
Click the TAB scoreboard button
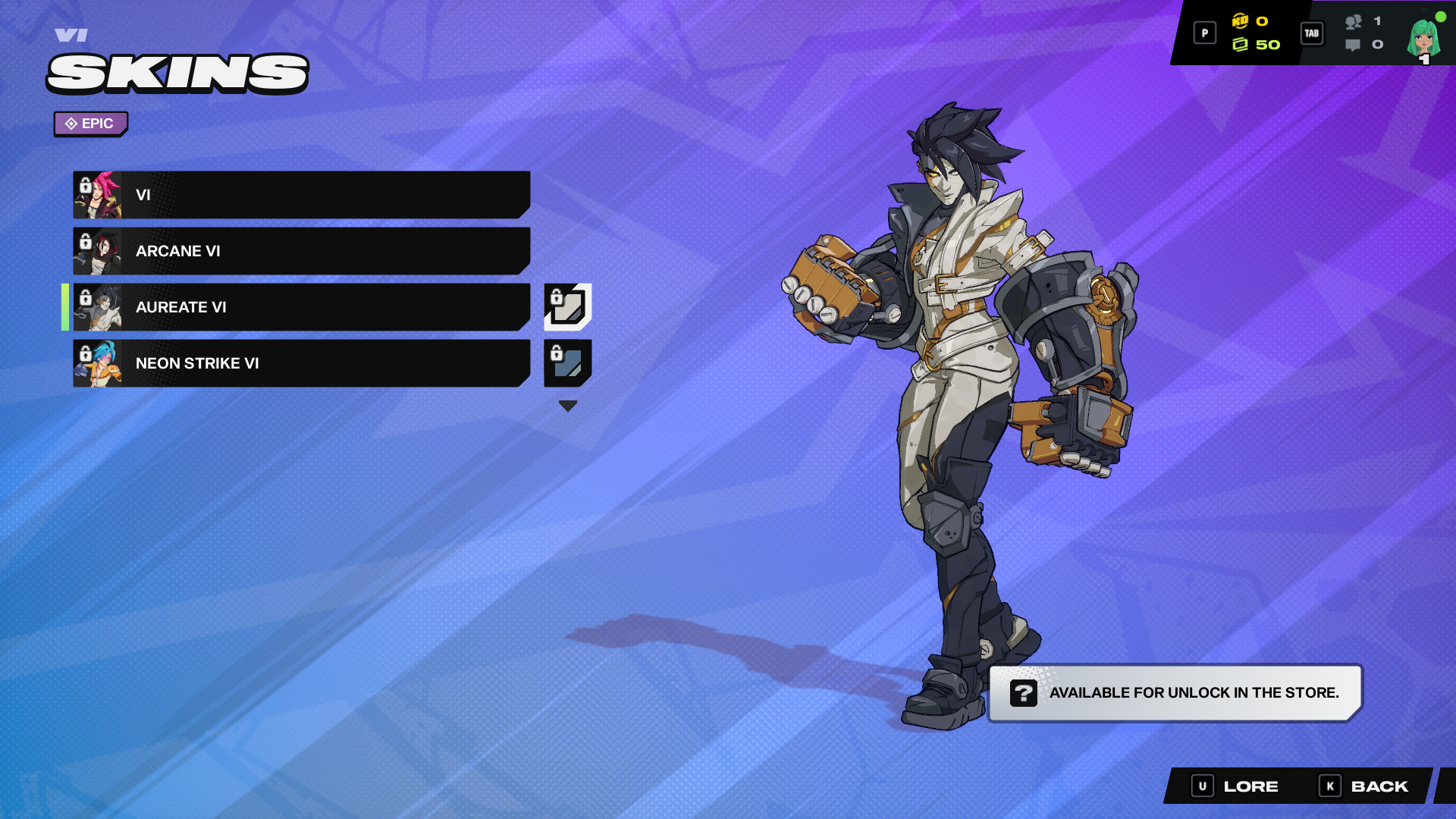pyautogui.click(x=1312, y=33)
